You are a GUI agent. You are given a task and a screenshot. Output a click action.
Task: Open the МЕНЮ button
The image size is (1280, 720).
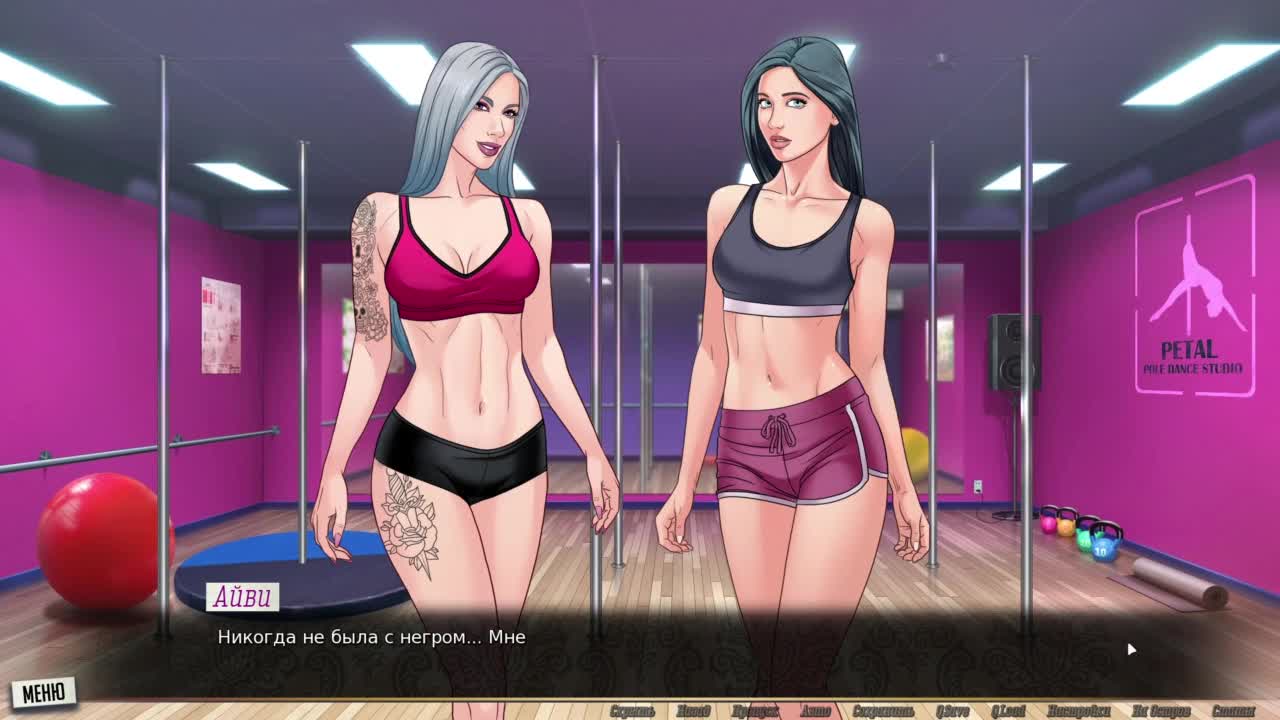[x=43, y=692]
